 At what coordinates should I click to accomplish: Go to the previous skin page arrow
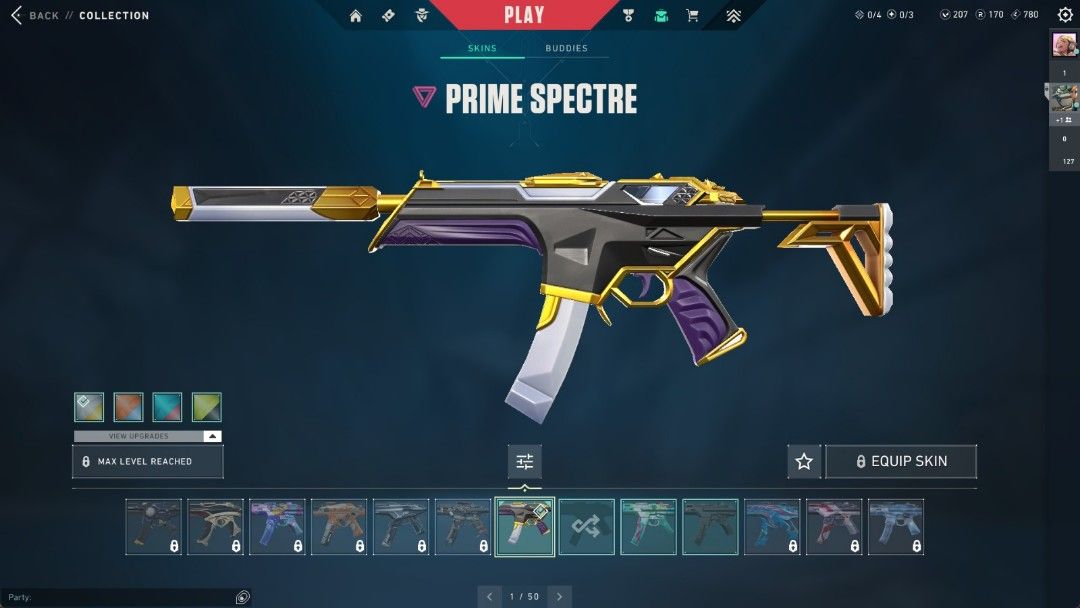coord(490,597)
